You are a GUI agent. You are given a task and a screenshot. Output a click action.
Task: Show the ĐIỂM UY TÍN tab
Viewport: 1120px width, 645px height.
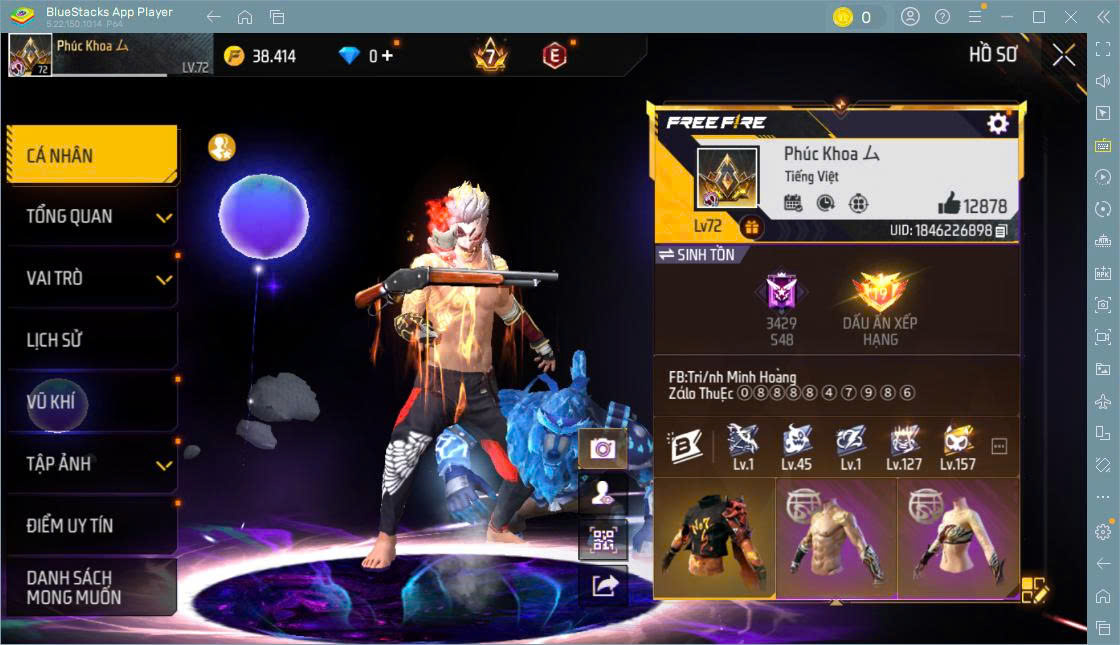pos(91,525)
